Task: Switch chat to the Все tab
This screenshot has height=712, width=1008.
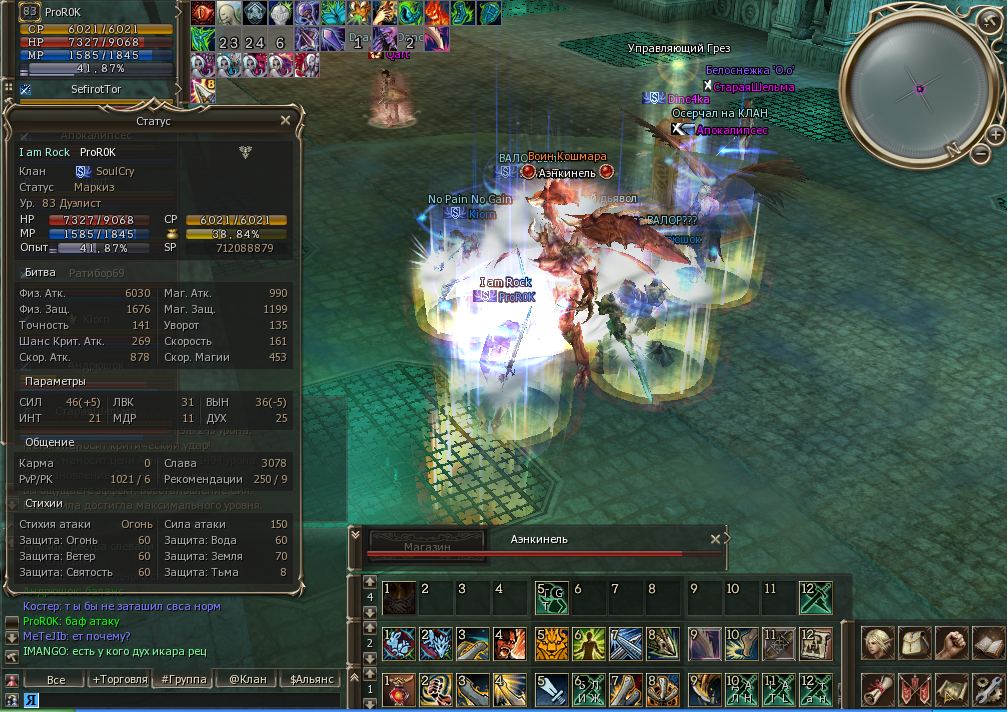Action: (56, 680)
